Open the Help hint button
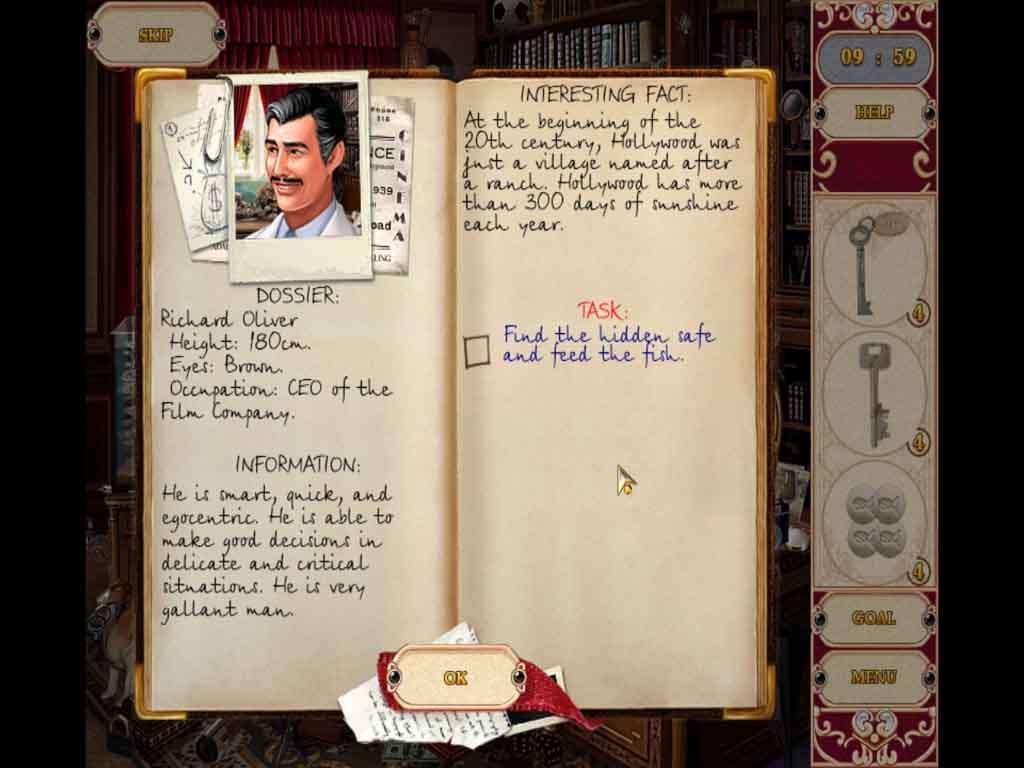 (874, 112)
